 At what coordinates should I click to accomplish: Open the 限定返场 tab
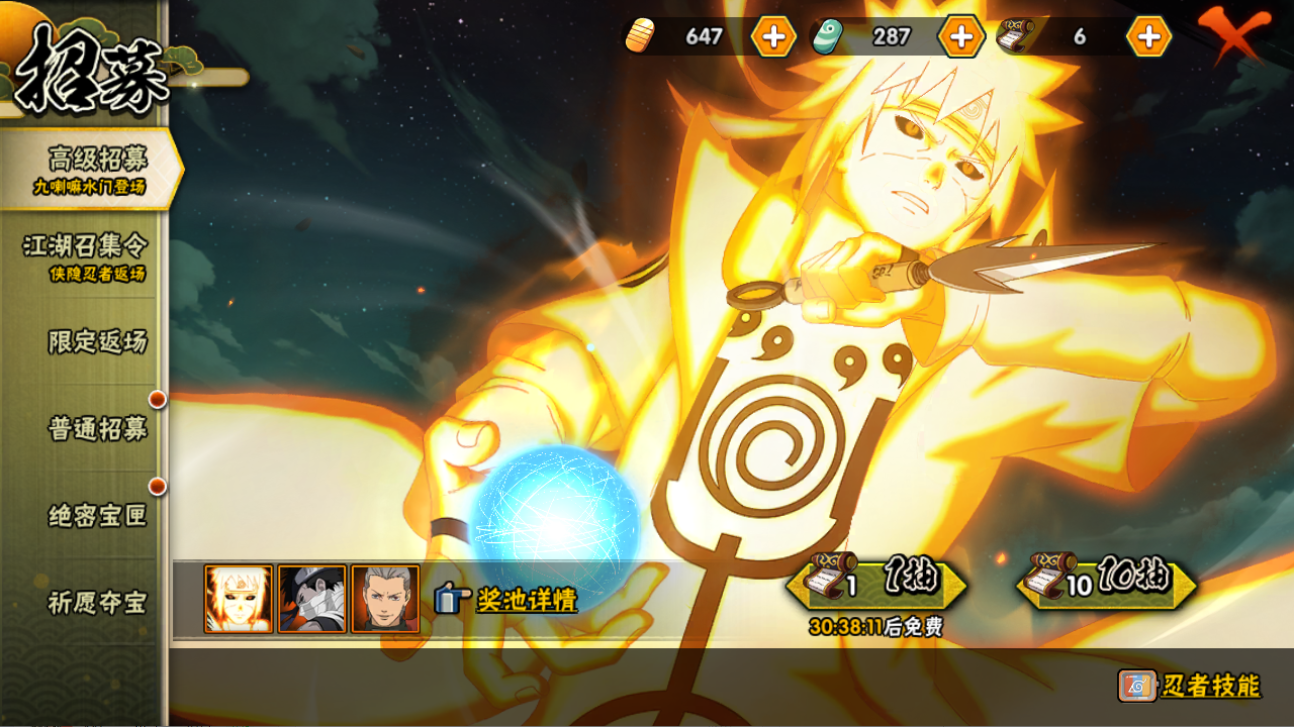96,342
